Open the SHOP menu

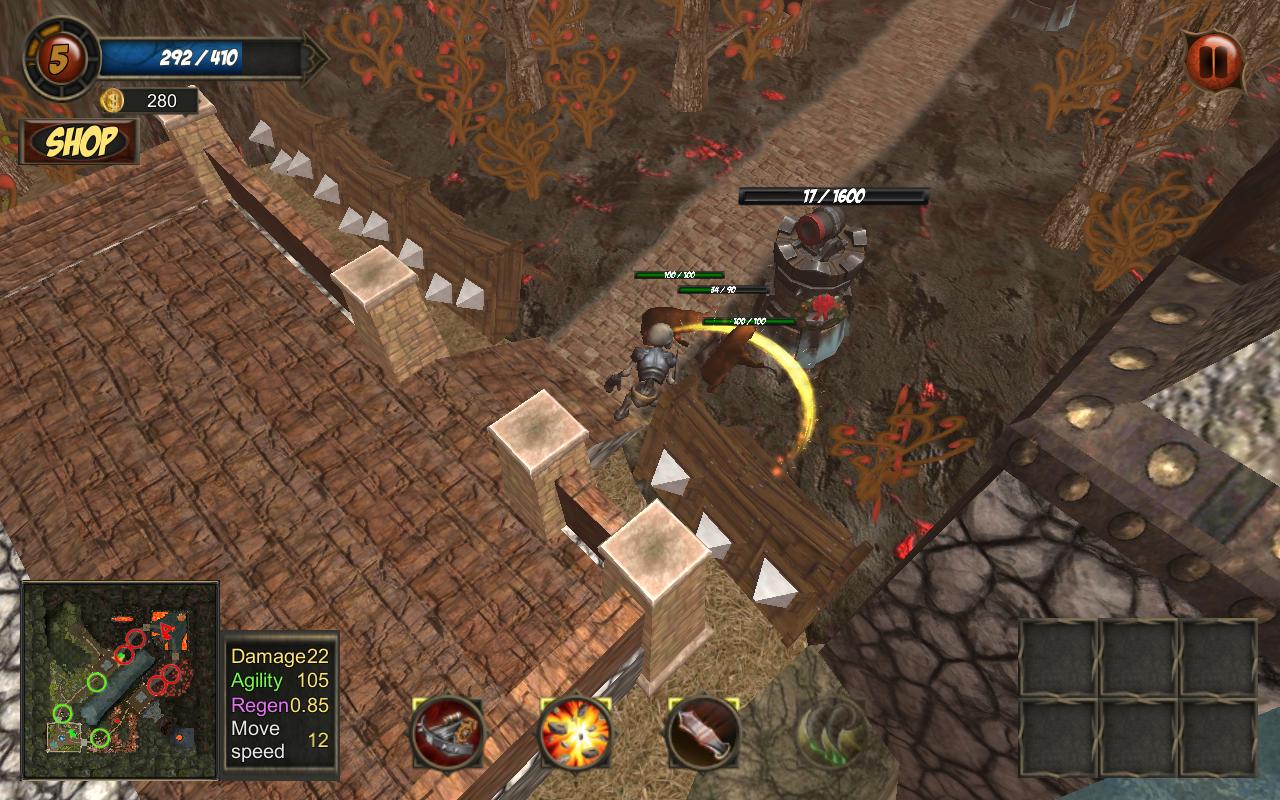click(x=79, y=142)
